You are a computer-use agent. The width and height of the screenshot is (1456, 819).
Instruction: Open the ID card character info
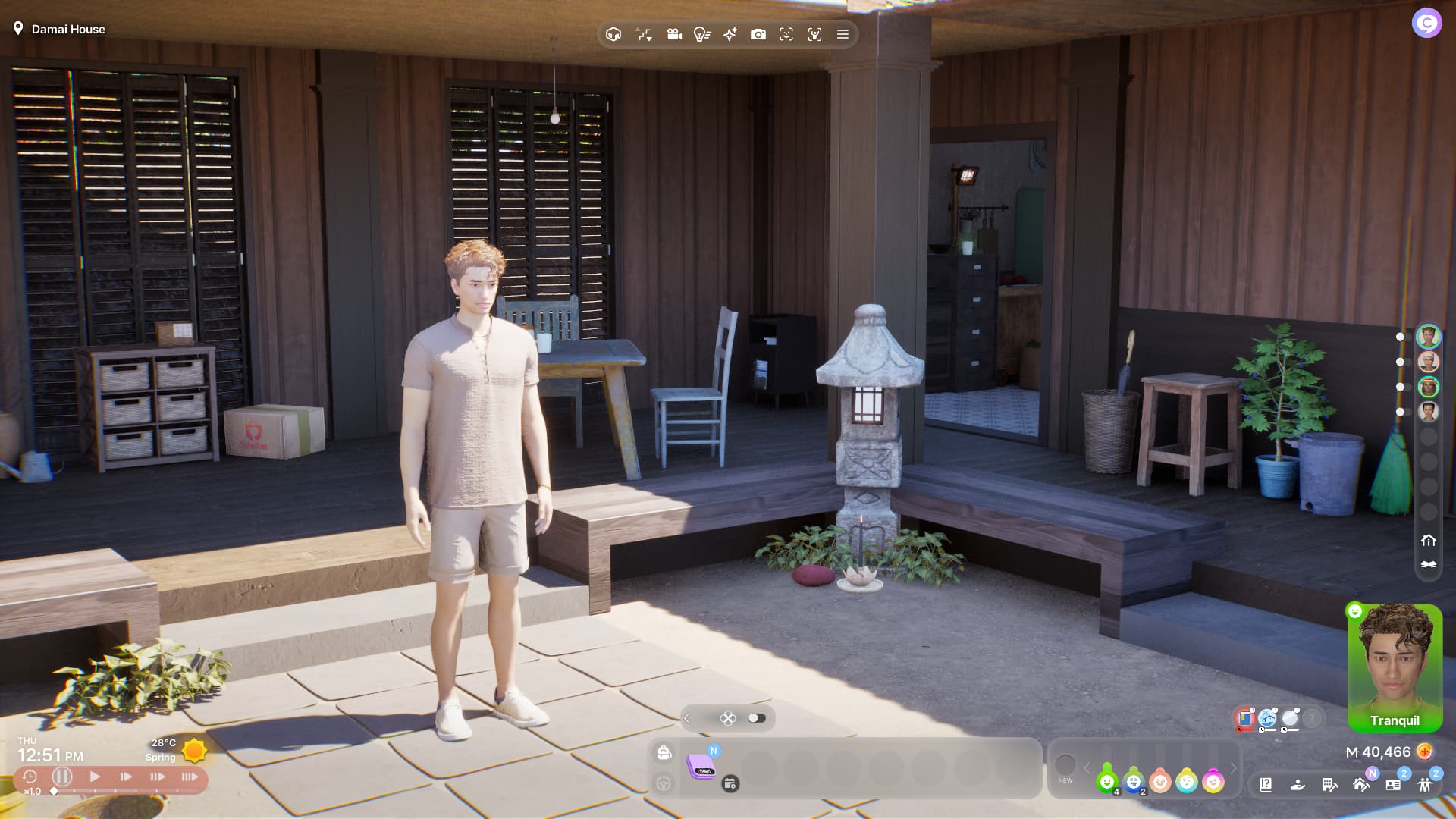[x=1393, y=785]
